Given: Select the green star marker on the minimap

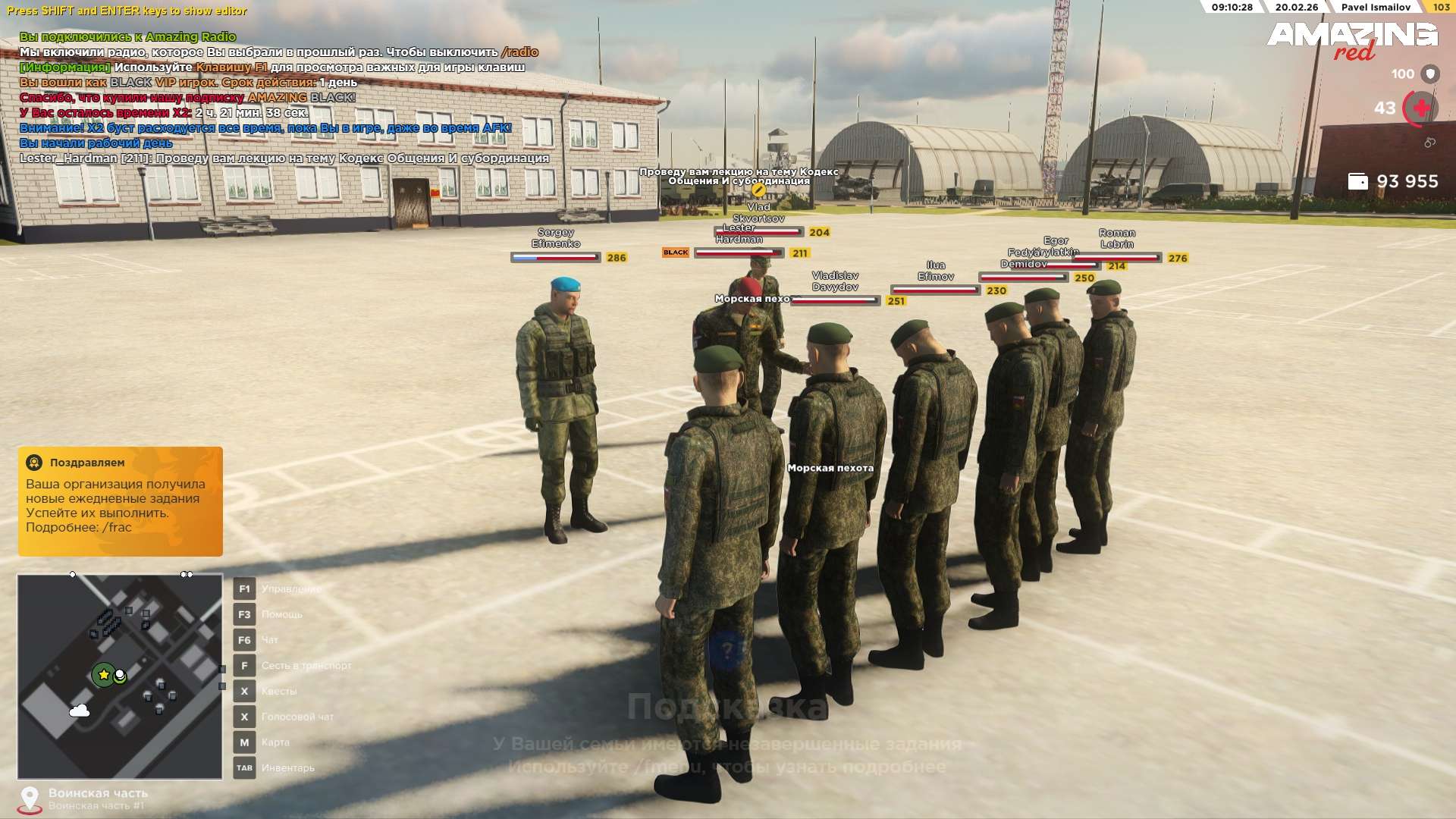Looking at the screenshot, I should [103, 674].
